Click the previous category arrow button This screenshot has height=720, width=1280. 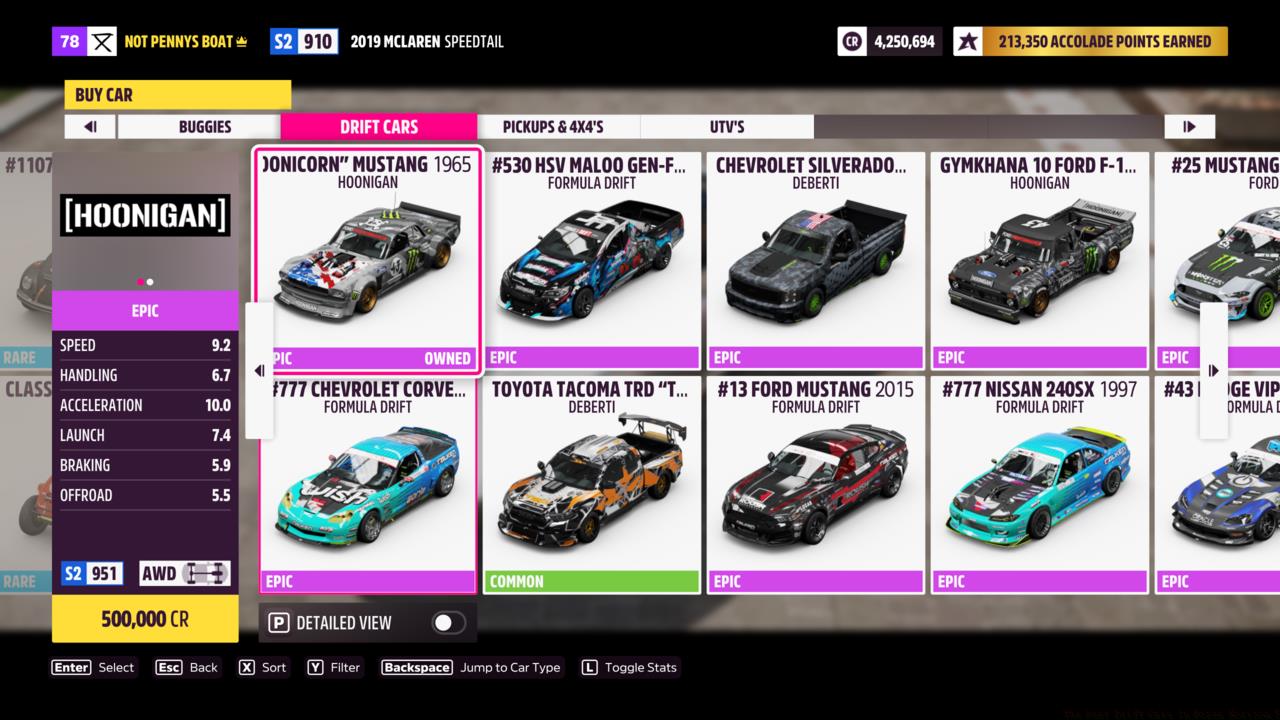tap(90, 127)
